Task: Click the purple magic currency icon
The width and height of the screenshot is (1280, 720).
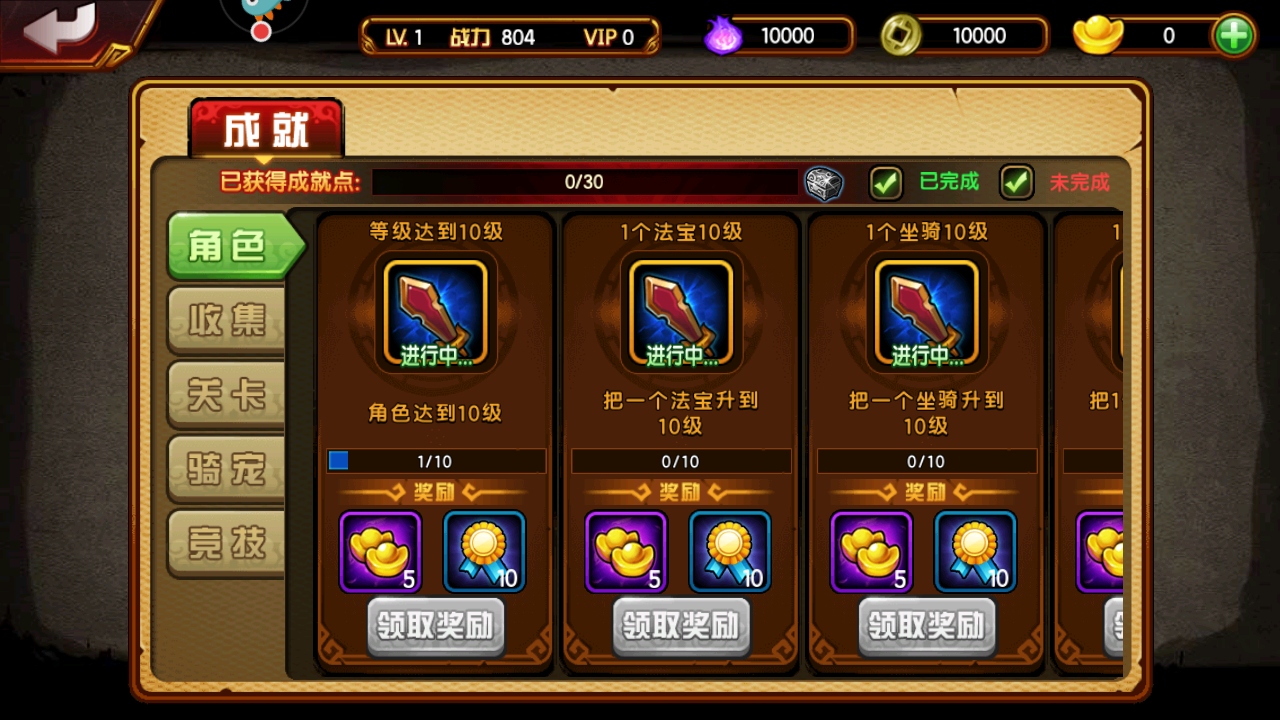Action: (x=723, y=35)
